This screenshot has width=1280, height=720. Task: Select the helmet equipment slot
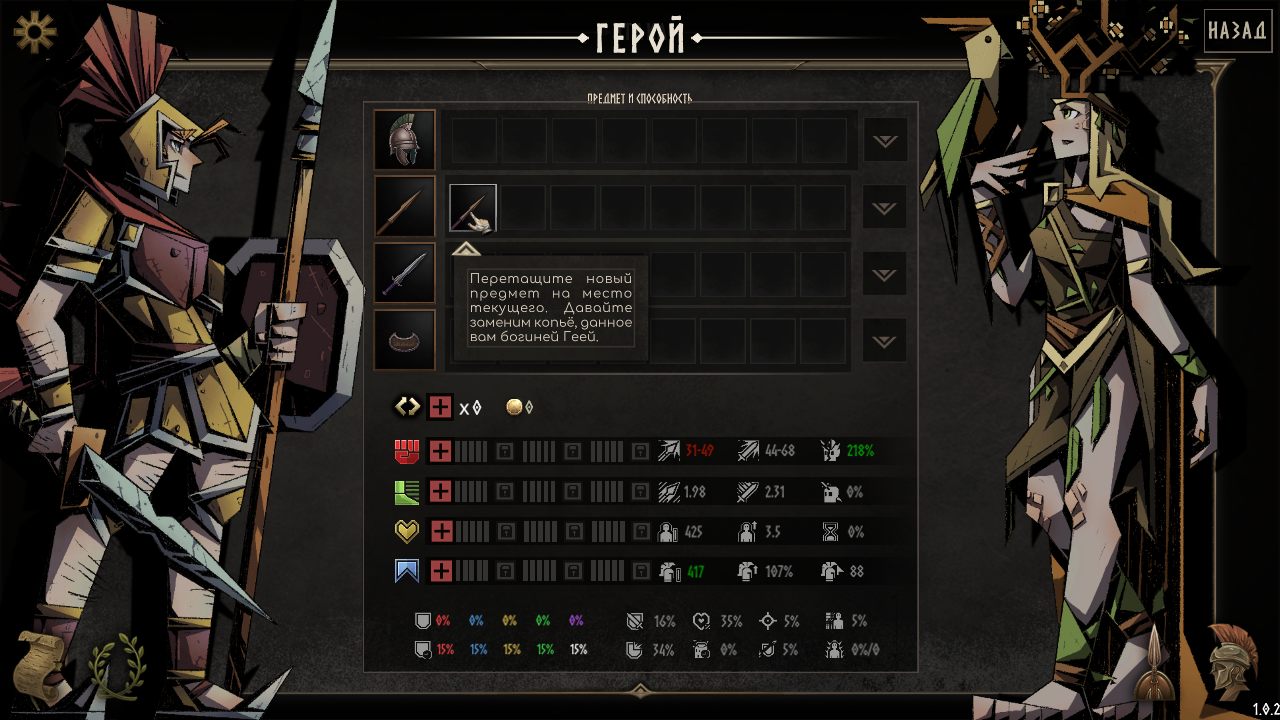pyautogui.click(x=405, y=140)
